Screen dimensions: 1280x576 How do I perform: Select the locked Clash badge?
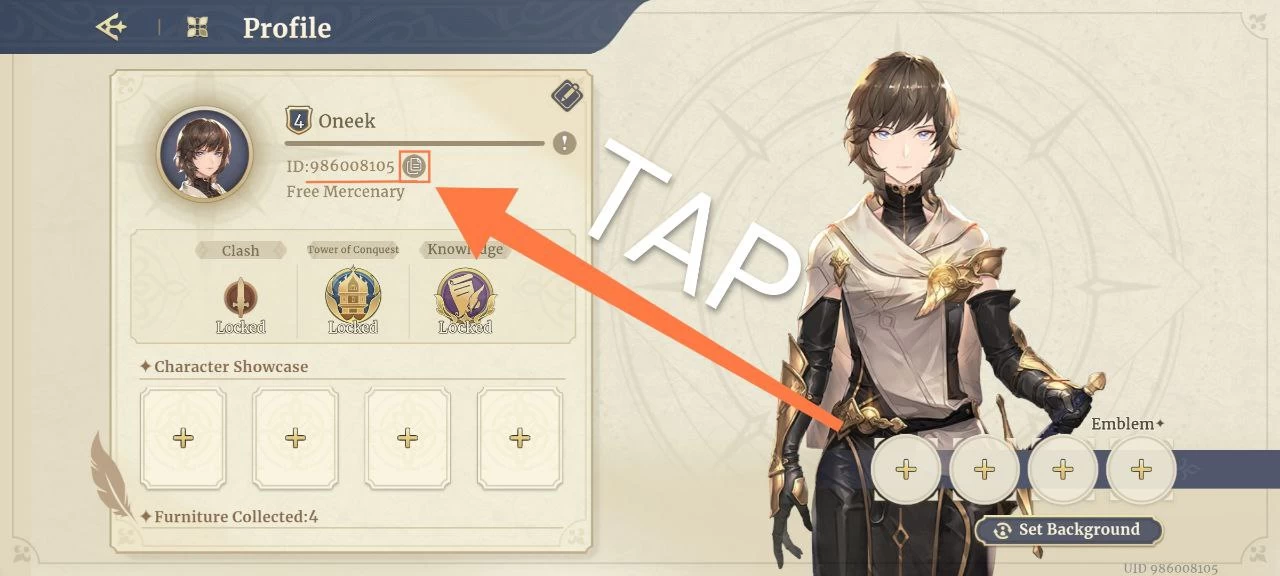pos(240,300)
